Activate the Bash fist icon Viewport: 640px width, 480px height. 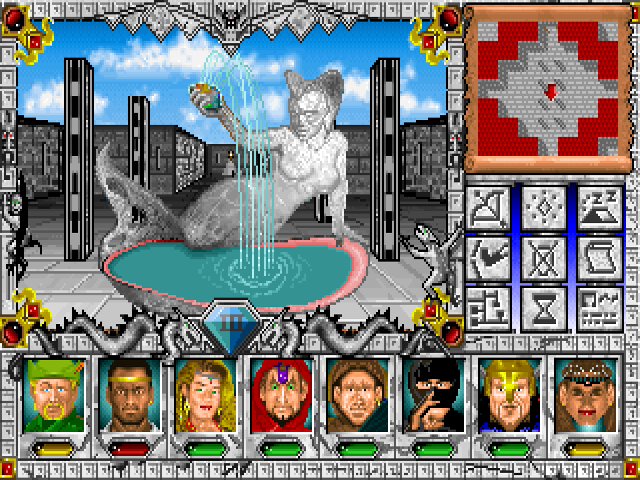[491, 255]
